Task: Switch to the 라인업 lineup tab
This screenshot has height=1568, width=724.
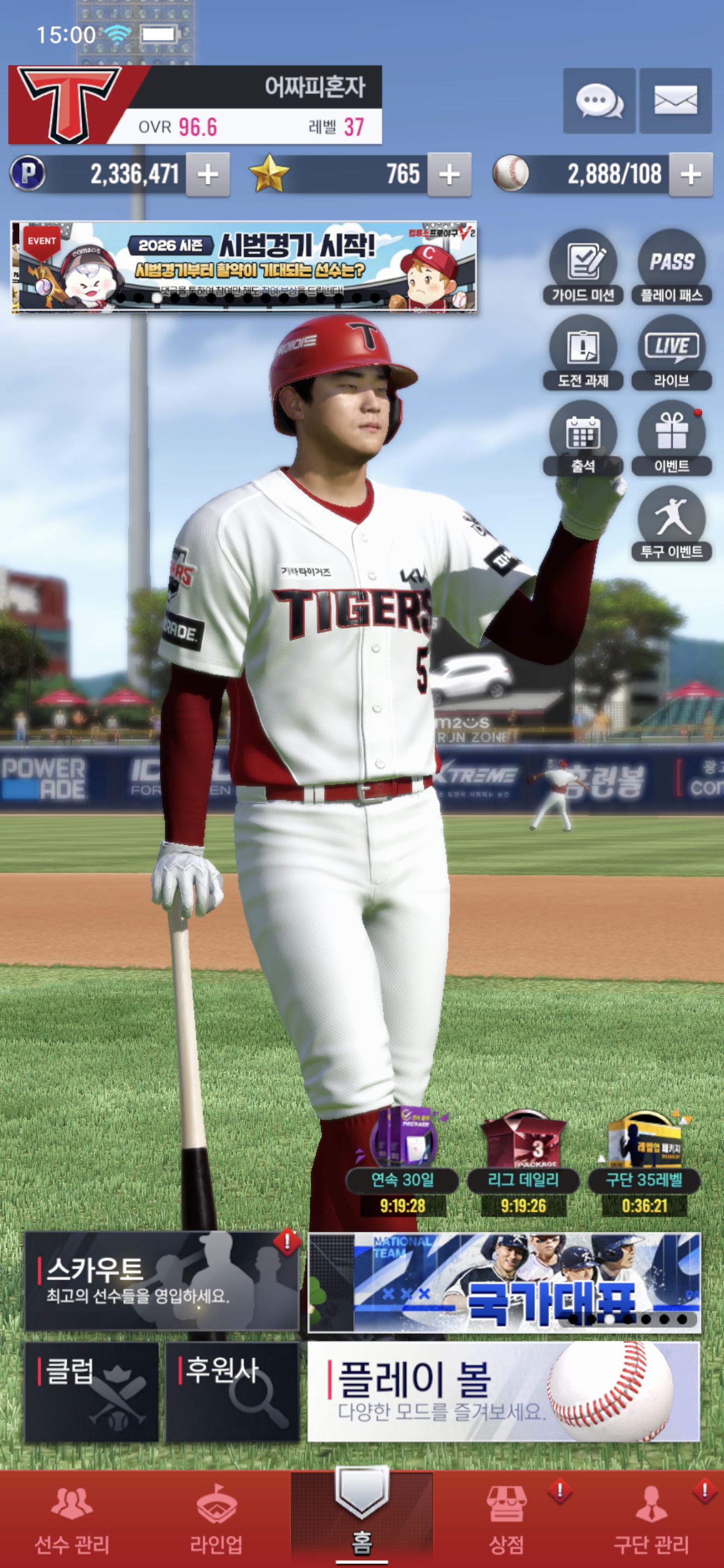Action: pos(216,1518)
